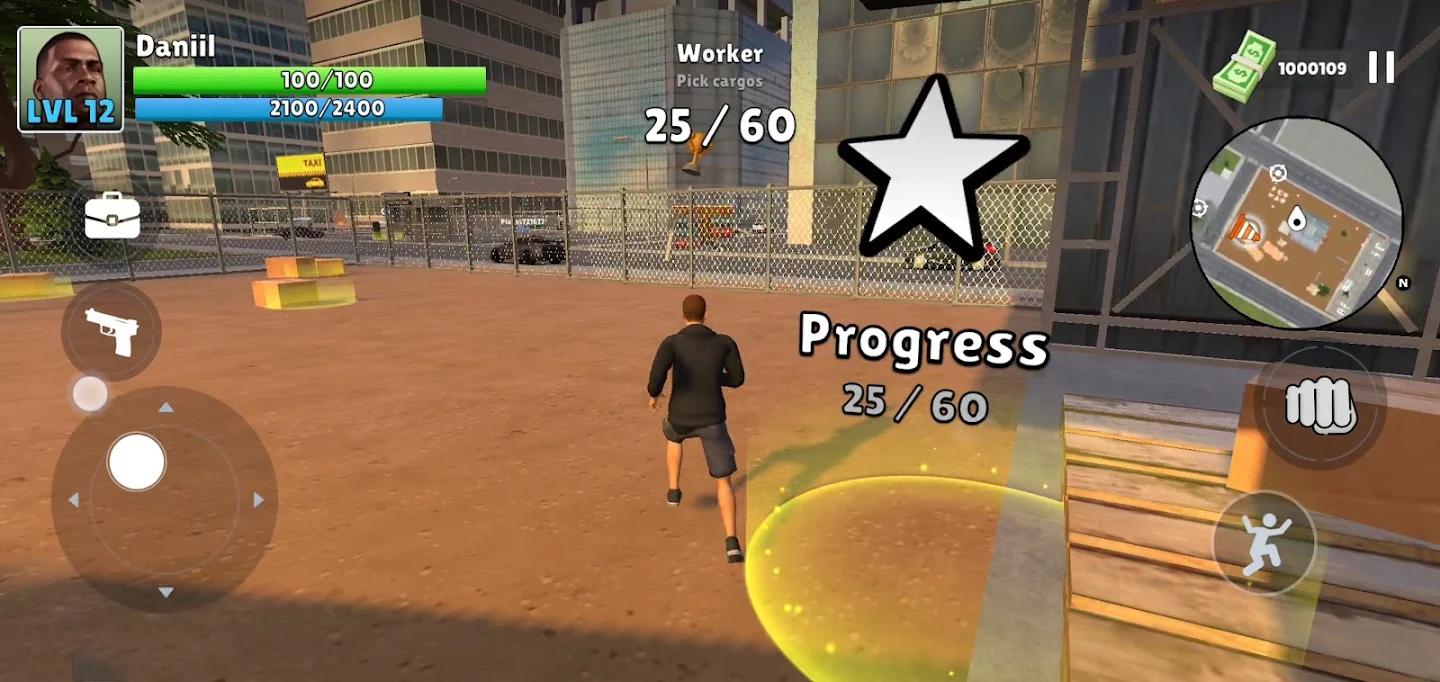Tap the virtual joystick thumb pad
The height and width of the screenshot is (682, 1440).
pos(137,462)
